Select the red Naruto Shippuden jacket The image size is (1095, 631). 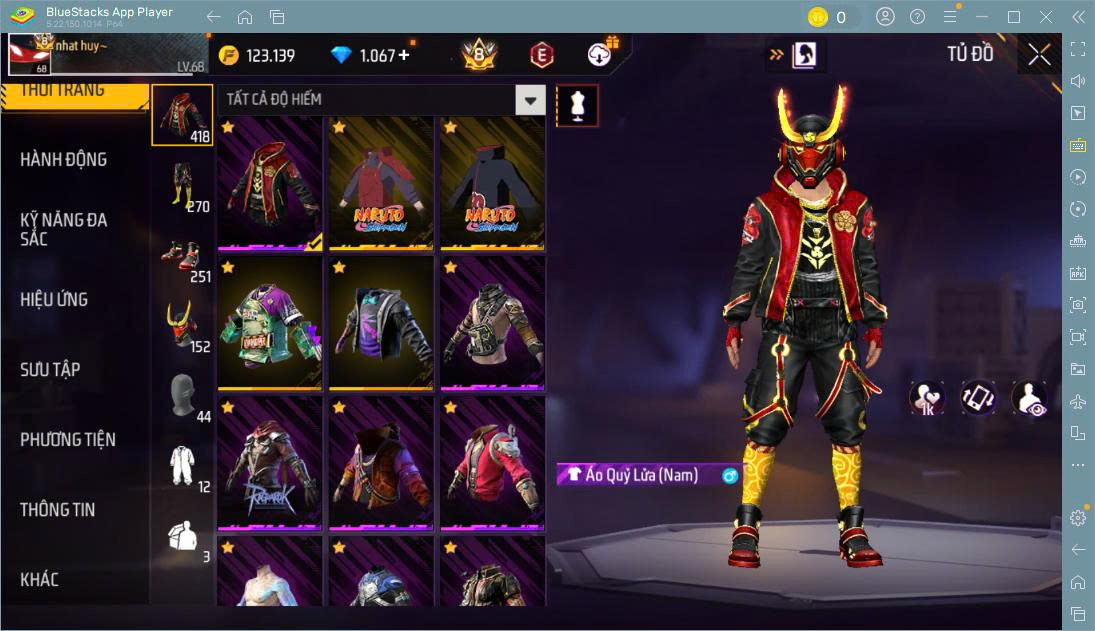tap(380, 183)
